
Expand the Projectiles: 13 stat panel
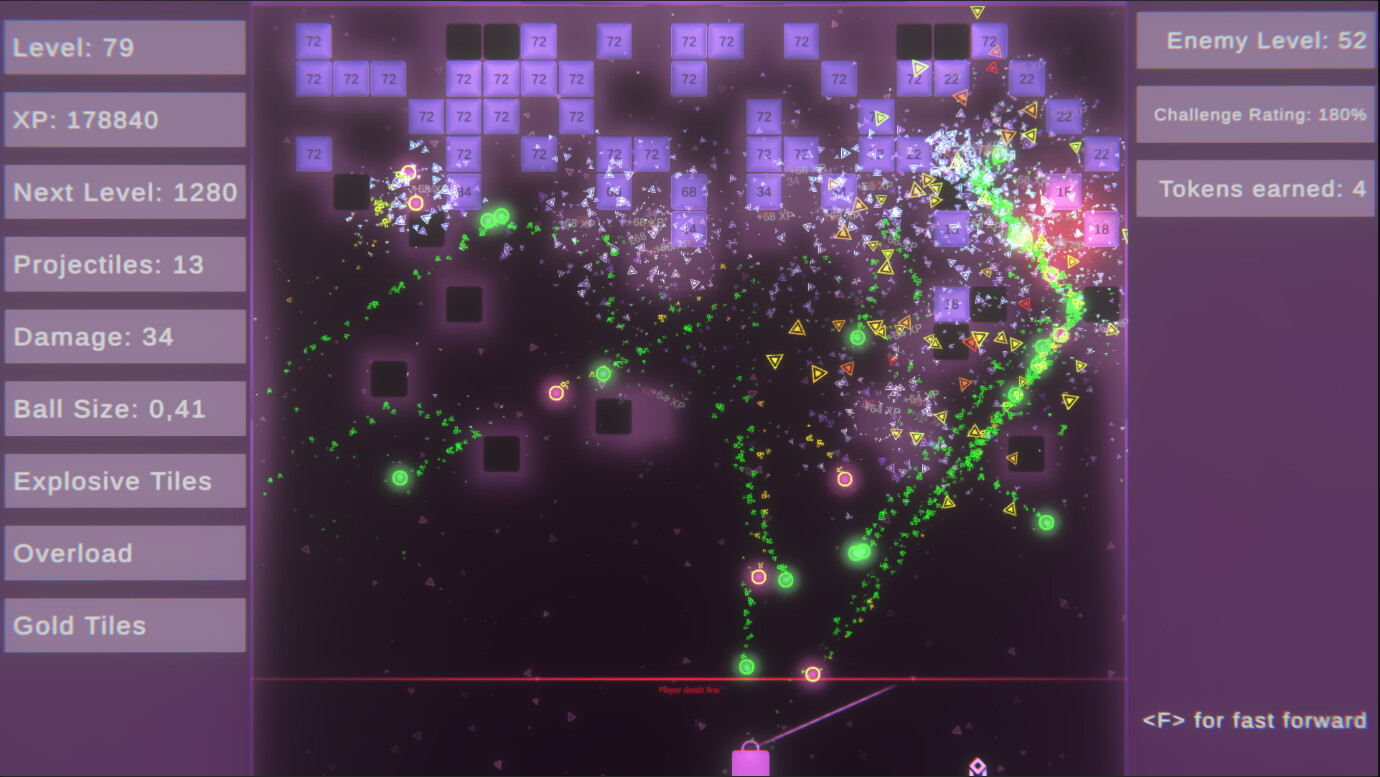click(x=124, y=264)
